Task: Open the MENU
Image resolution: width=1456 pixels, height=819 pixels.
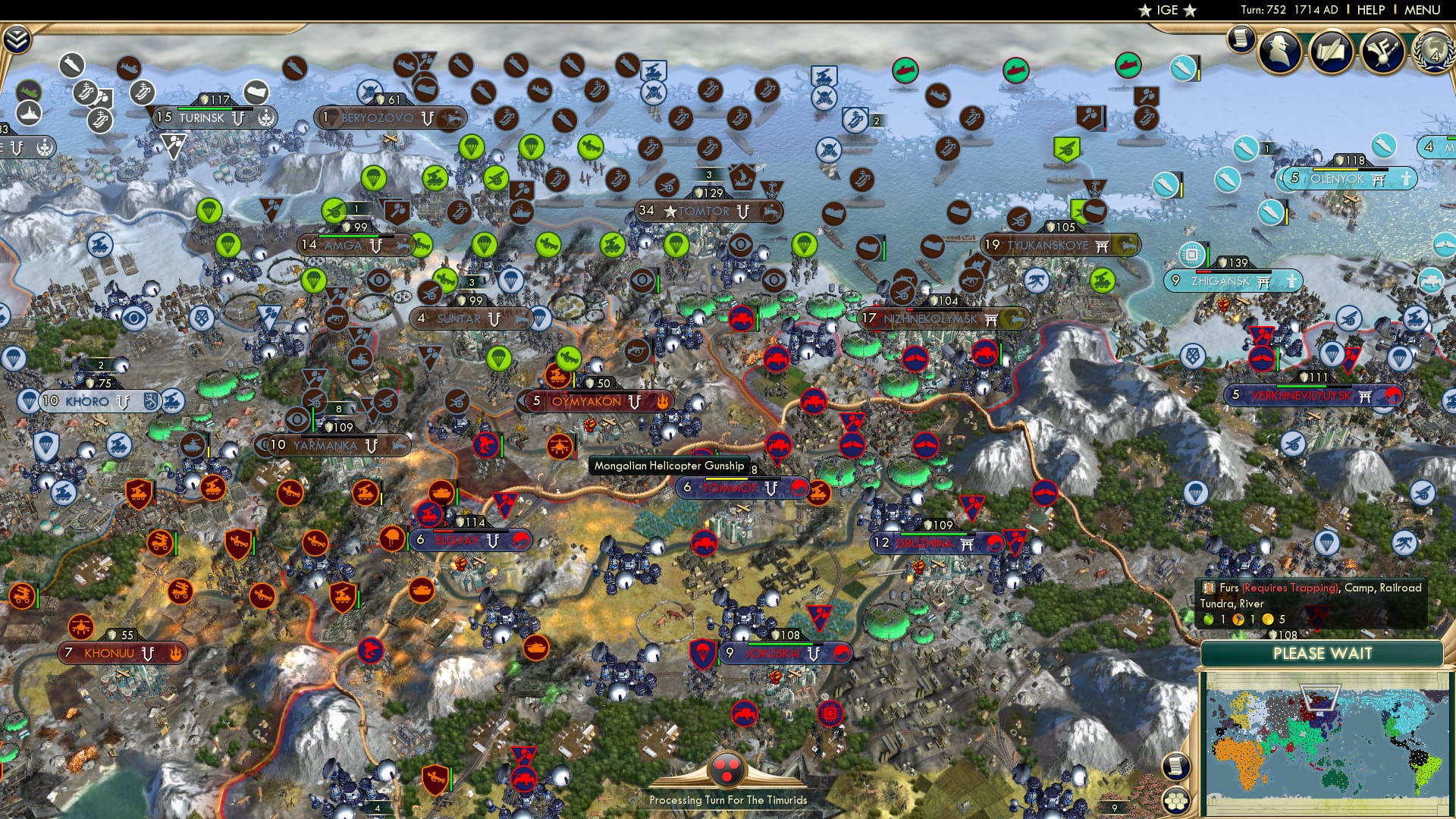Action: coord(1422,9)
